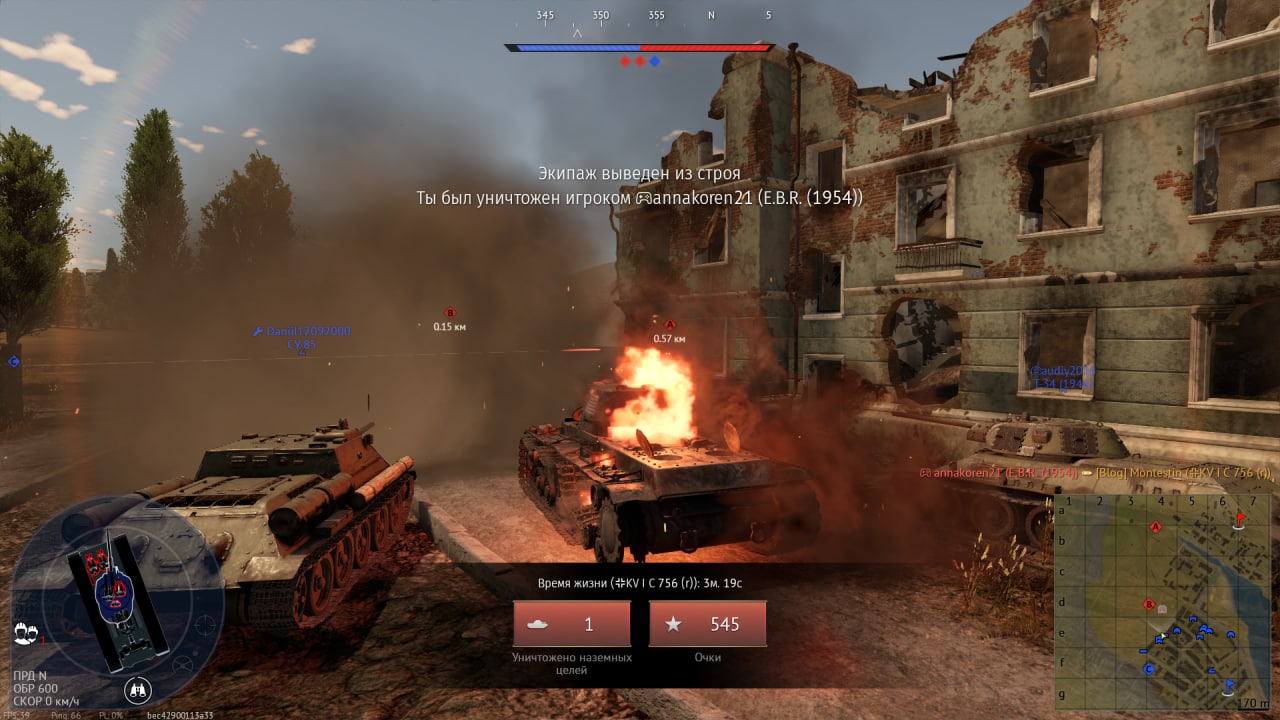Select capture point A on the minimap

coord(1156,526)
